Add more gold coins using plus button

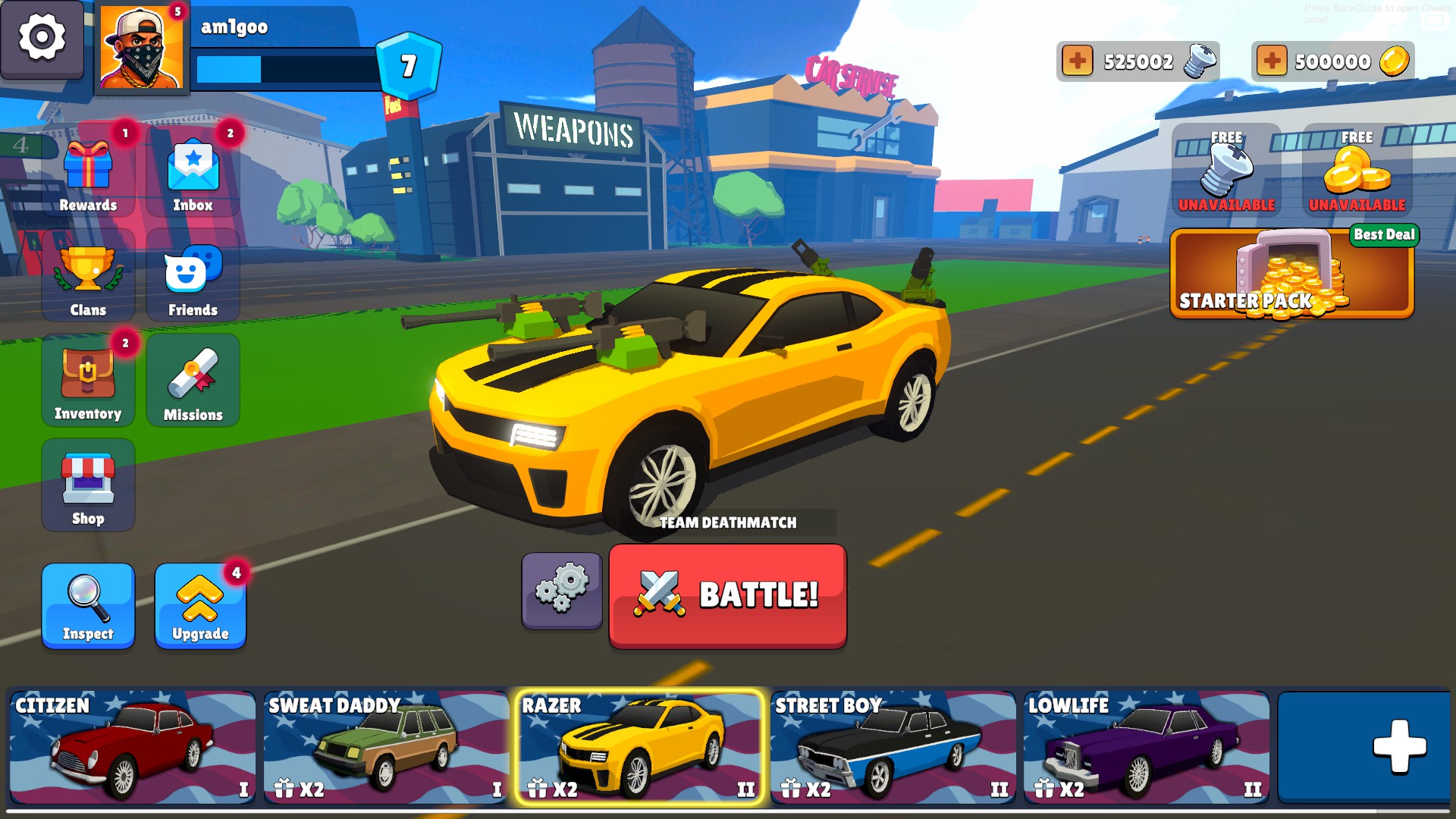[1272, 61]
